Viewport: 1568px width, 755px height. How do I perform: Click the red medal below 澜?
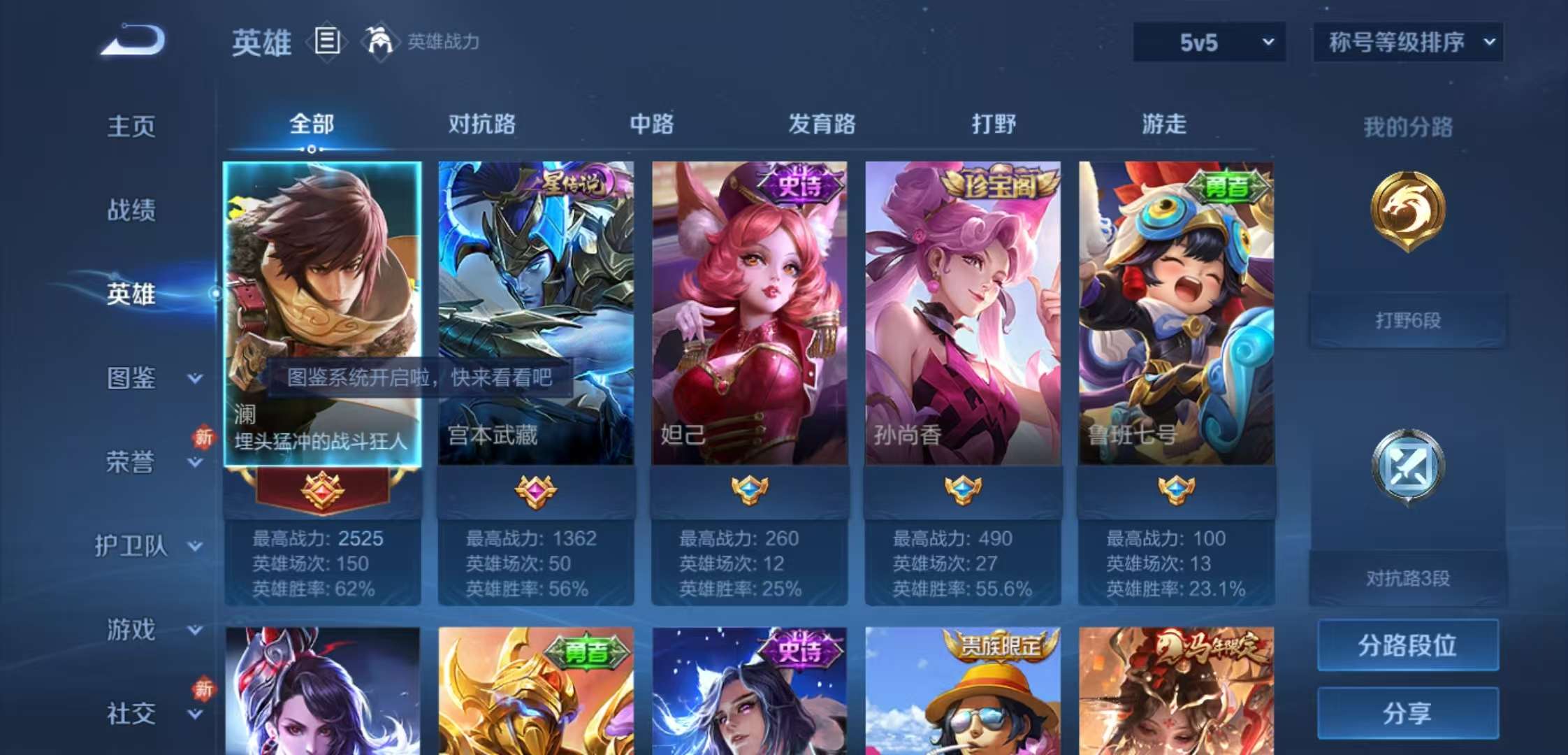(x=323, y=489)
